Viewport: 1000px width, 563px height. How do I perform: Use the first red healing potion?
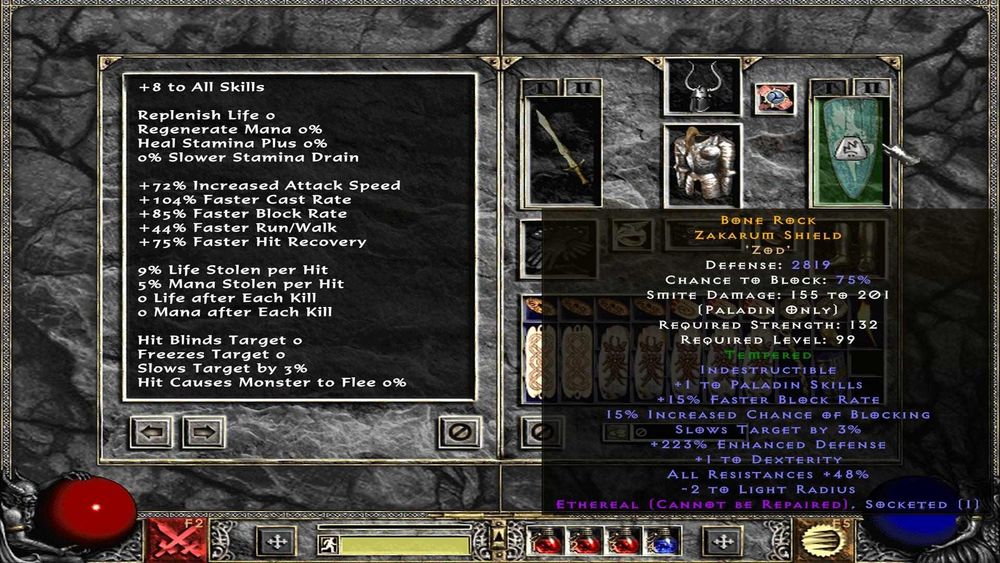(544, 541)
